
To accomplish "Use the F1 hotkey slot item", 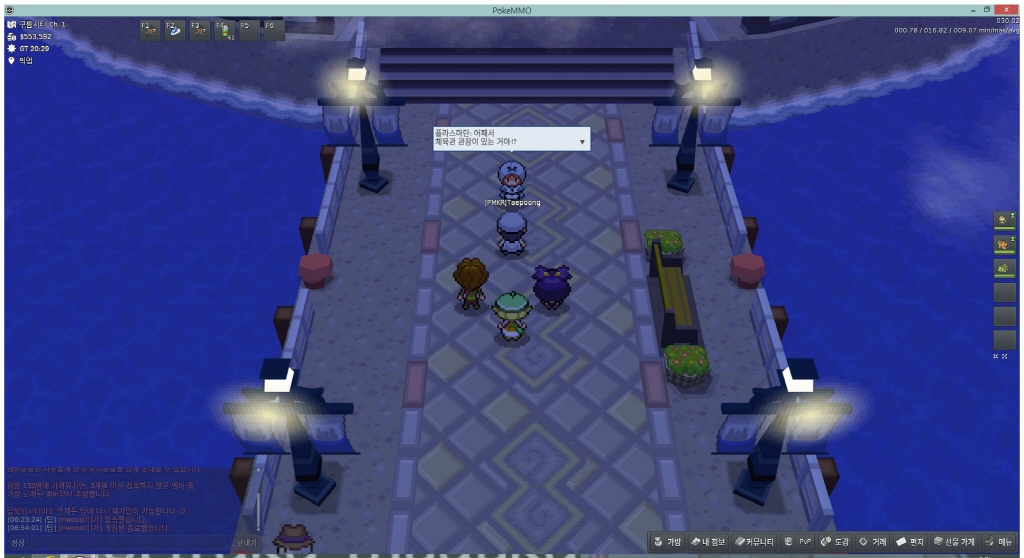I will coord(149,30).
